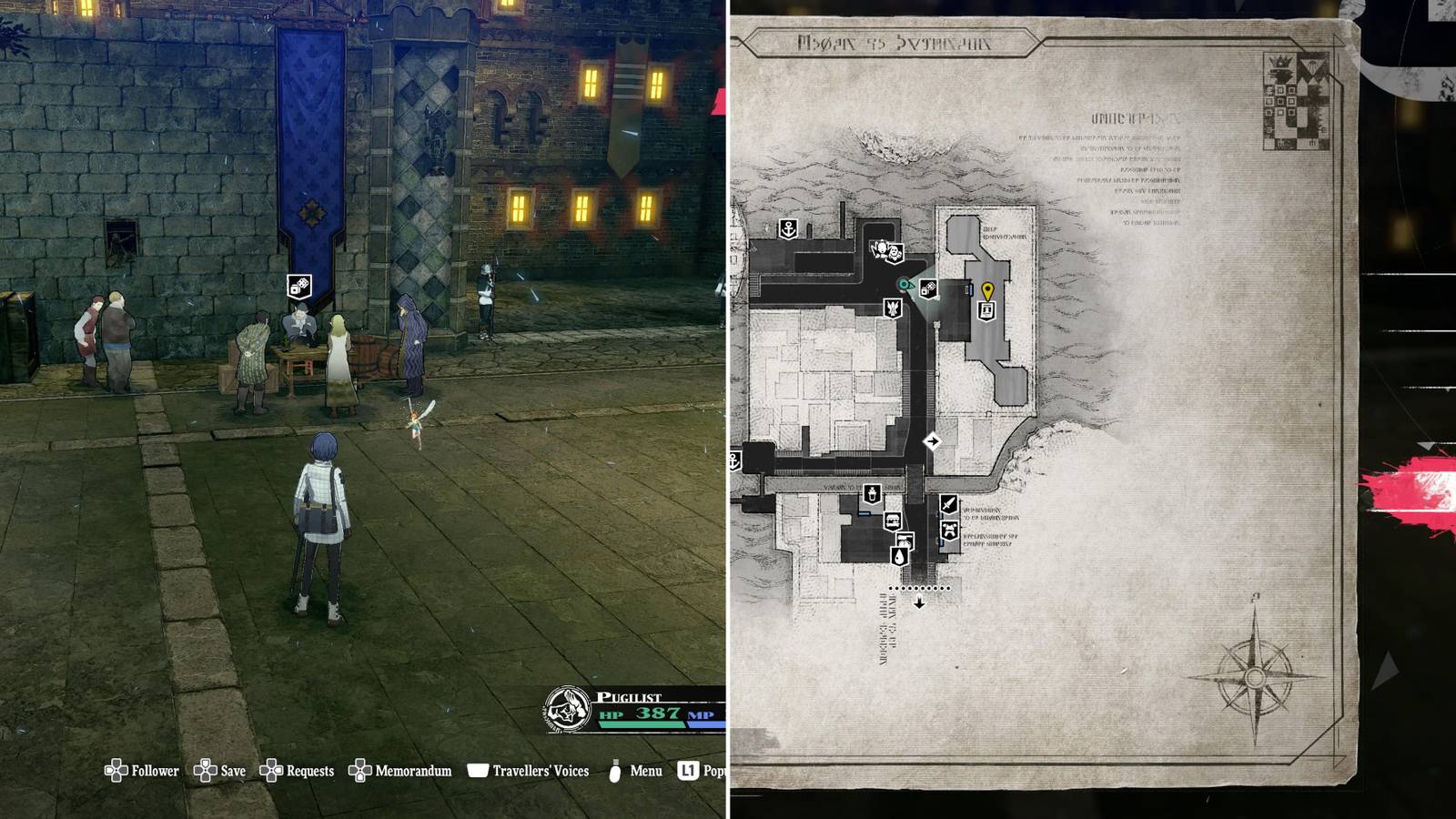Screen dimensions: 1456x819
Task: Open the framed quest picture icon
Action: tap(986, 309)
